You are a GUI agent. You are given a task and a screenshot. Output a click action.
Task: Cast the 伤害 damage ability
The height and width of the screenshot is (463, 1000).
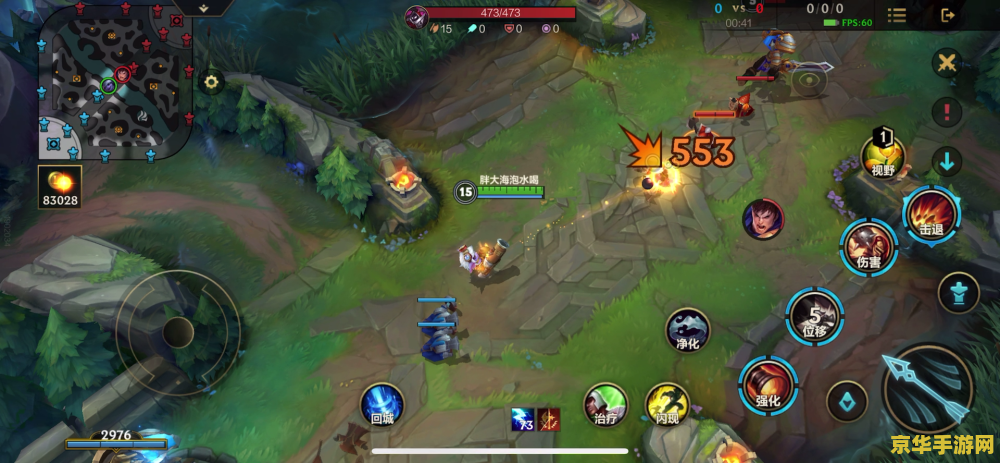(867, 248)
